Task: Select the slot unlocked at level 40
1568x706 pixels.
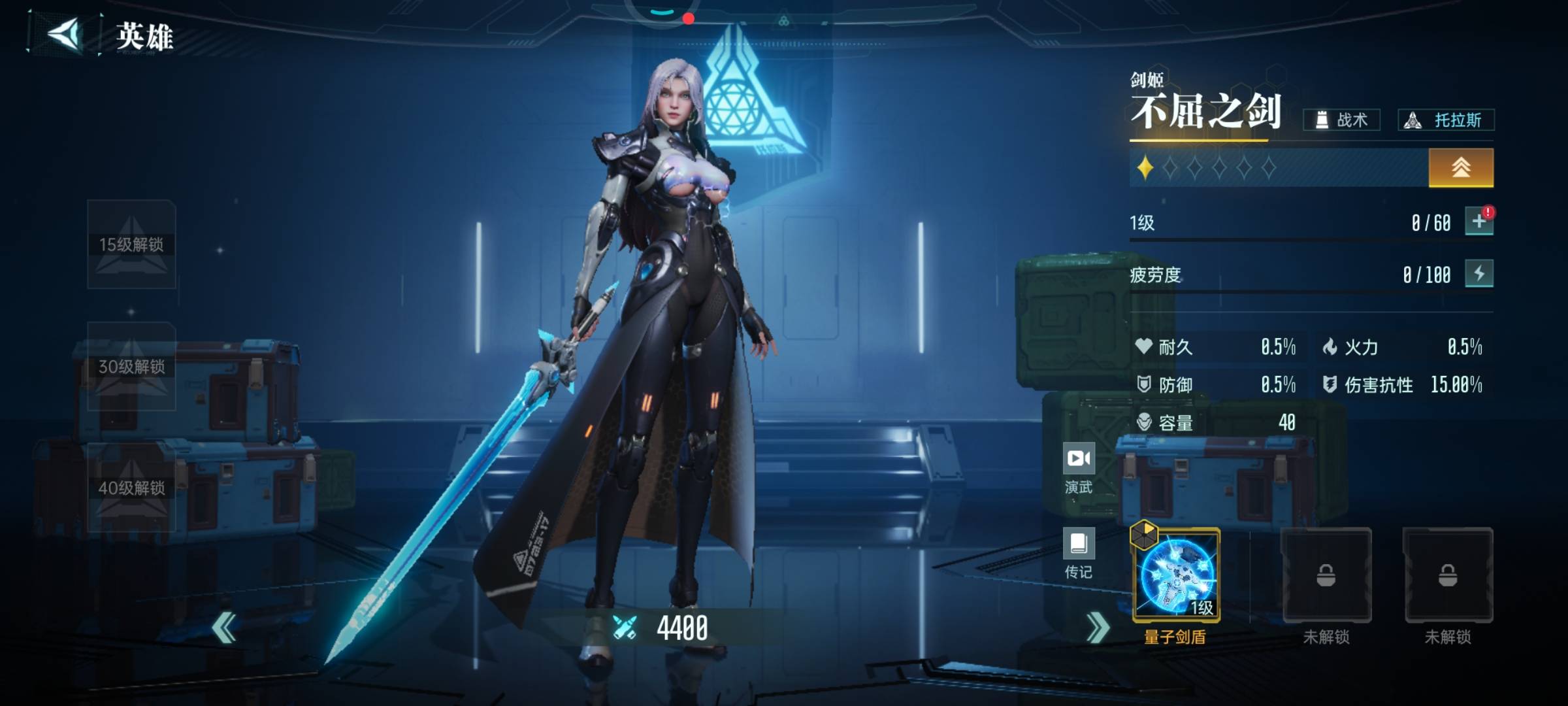Action: pos(131,488)
